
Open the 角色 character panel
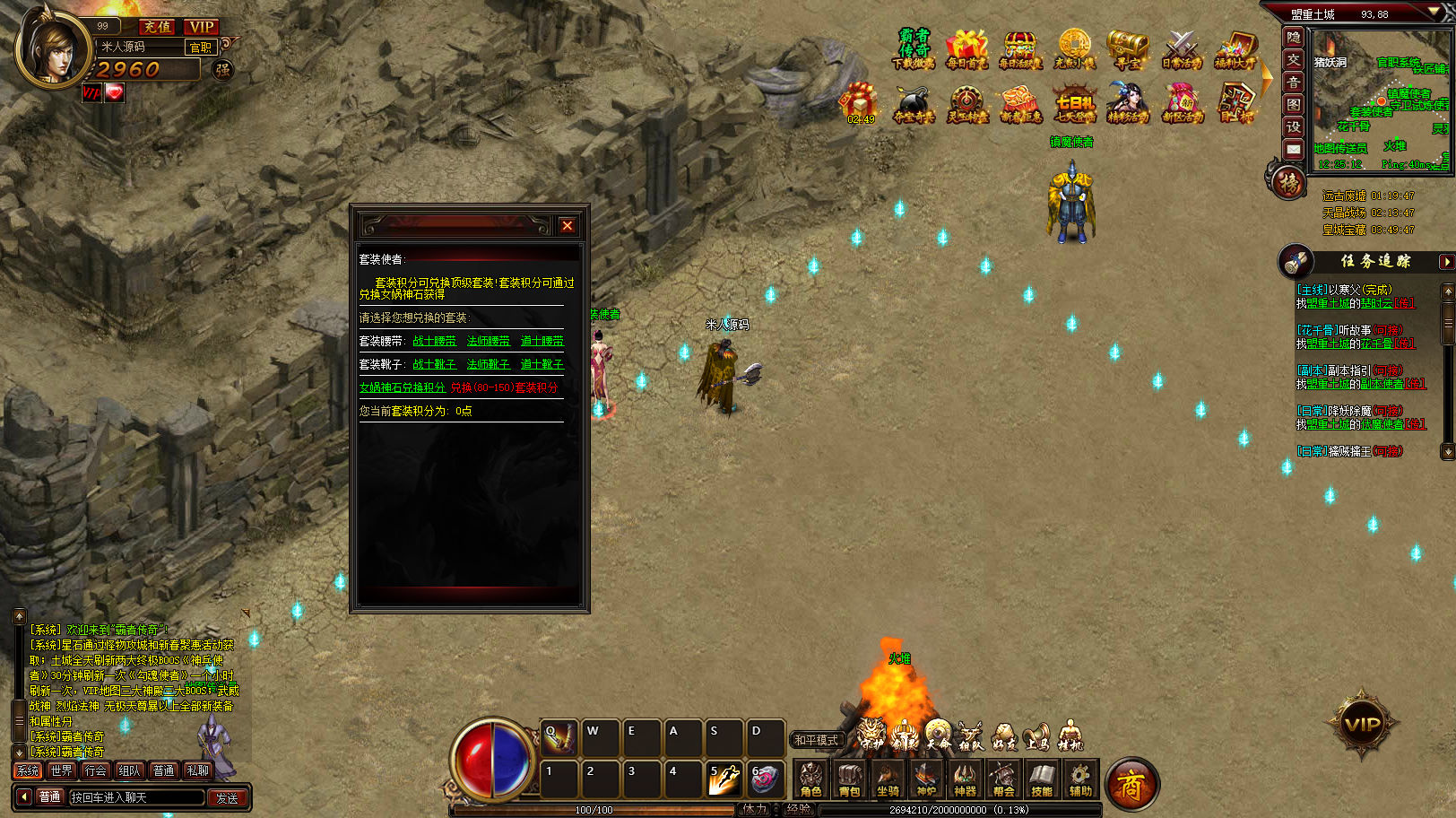811,779
